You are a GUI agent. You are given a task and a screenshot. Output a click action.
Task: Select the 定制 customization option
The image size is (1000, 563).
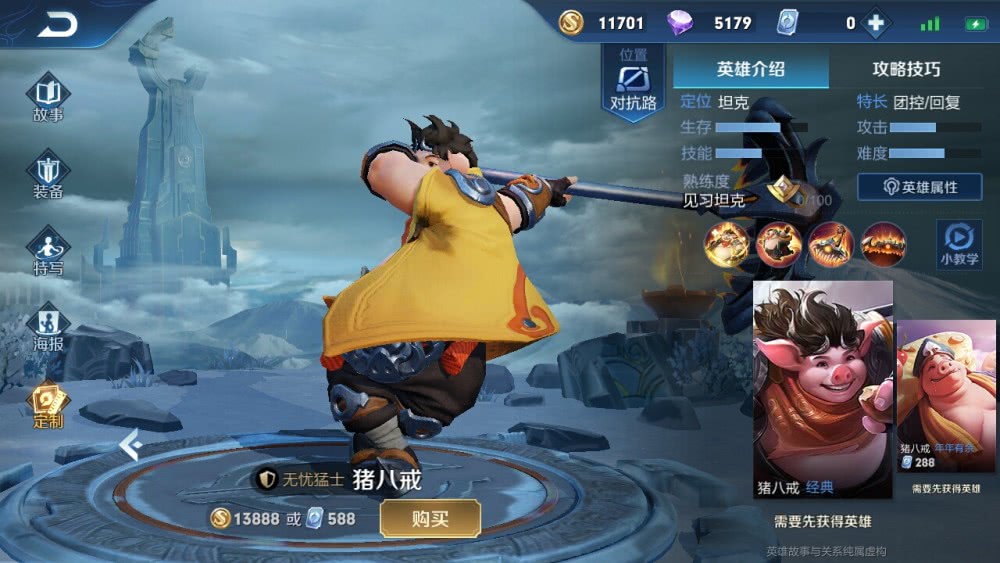click(48, 405)
